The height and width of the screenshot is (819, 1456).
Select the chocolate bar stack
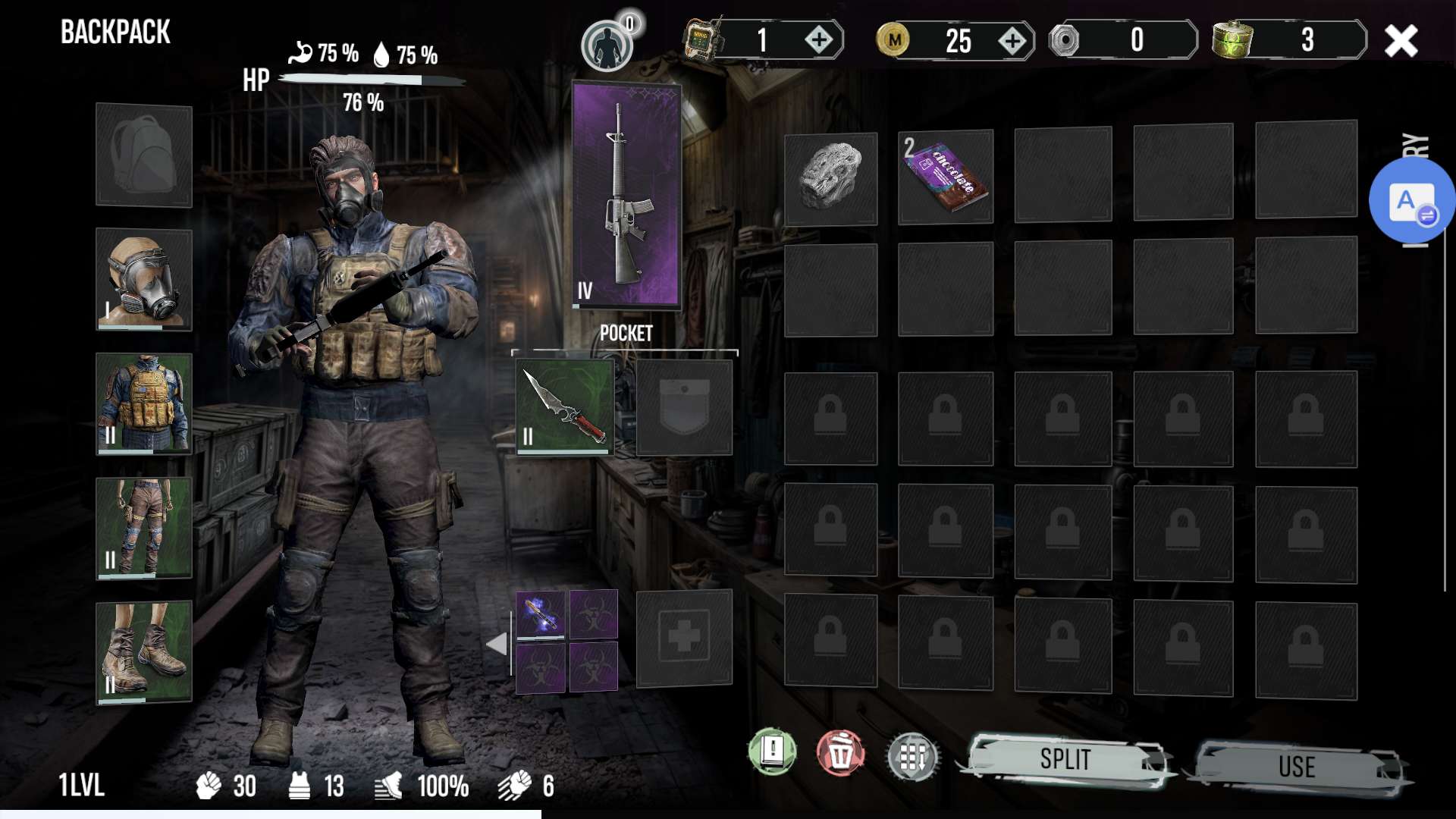(x=945, y=177)
